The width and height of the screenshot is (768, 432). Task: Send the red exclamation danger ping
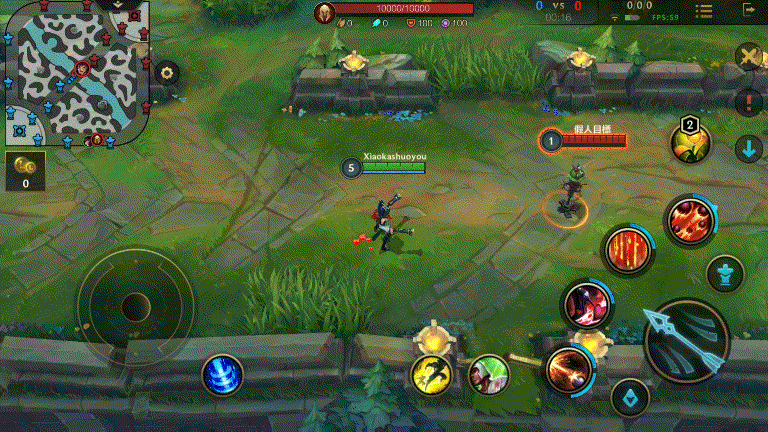(748, 101)
